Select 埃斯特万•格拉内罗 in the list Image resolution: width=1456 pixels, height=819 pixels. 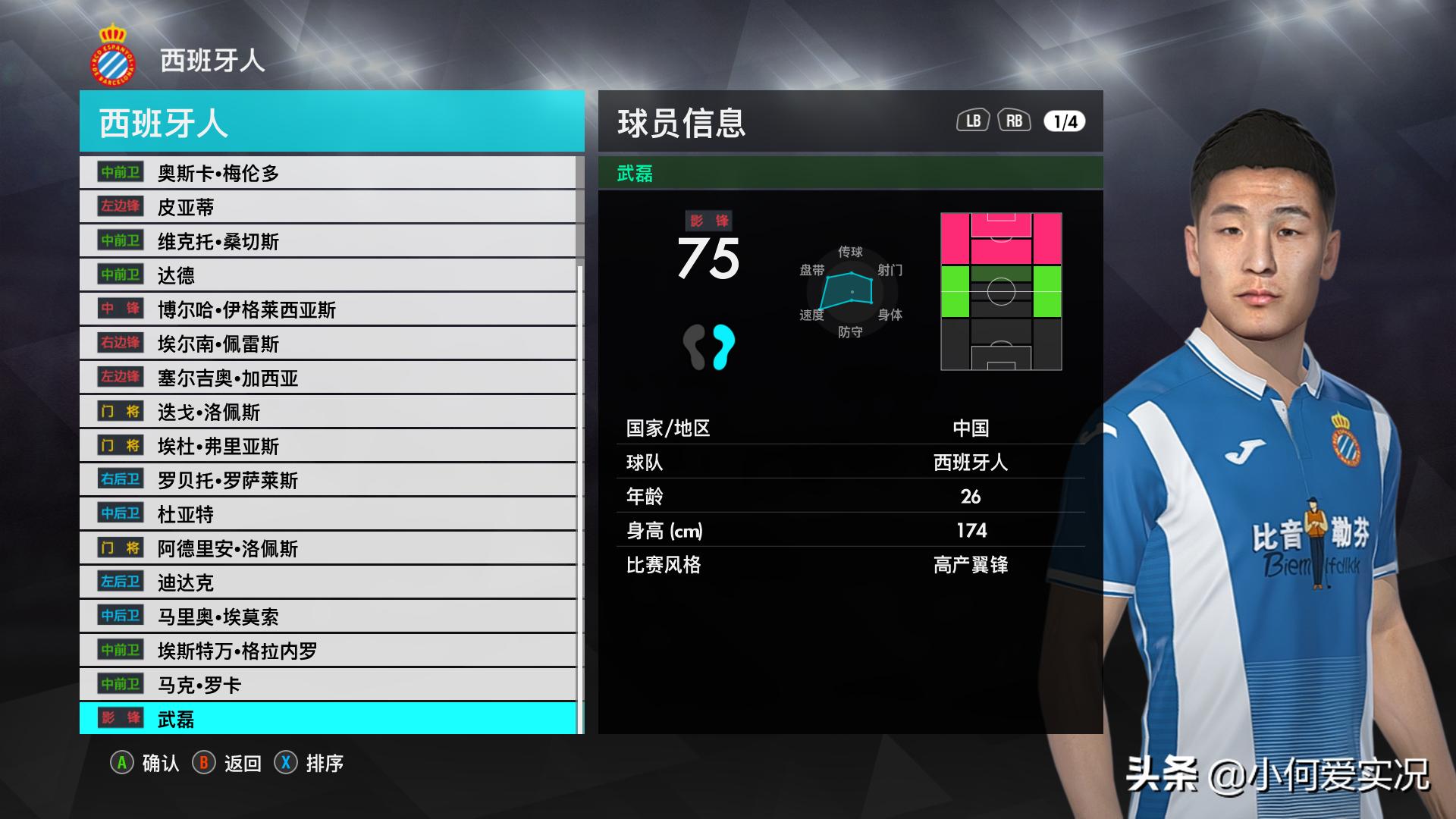328,651
